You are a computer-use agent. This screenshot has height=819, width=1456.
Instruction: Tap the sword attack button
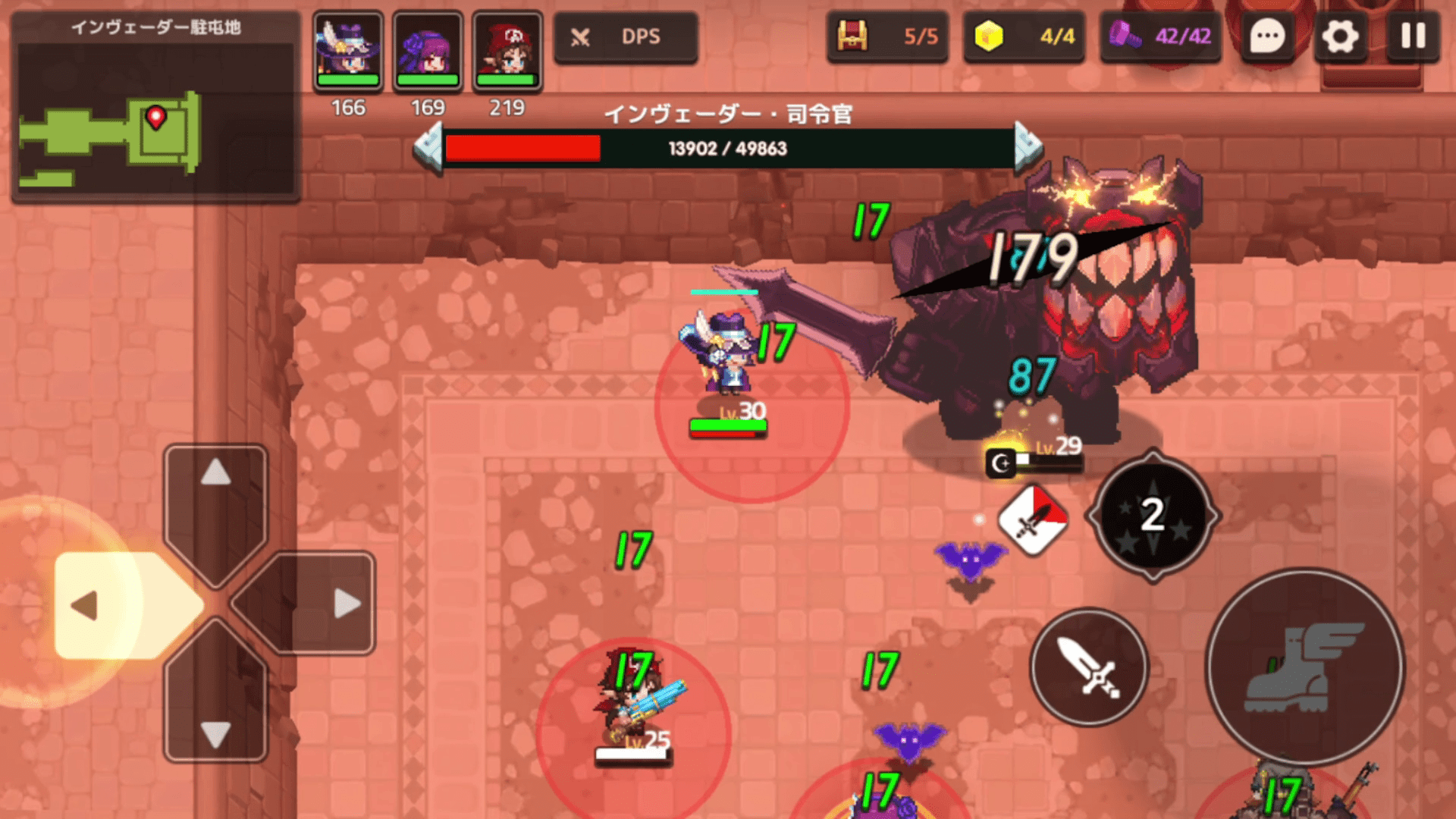(x=1089, y=667)
